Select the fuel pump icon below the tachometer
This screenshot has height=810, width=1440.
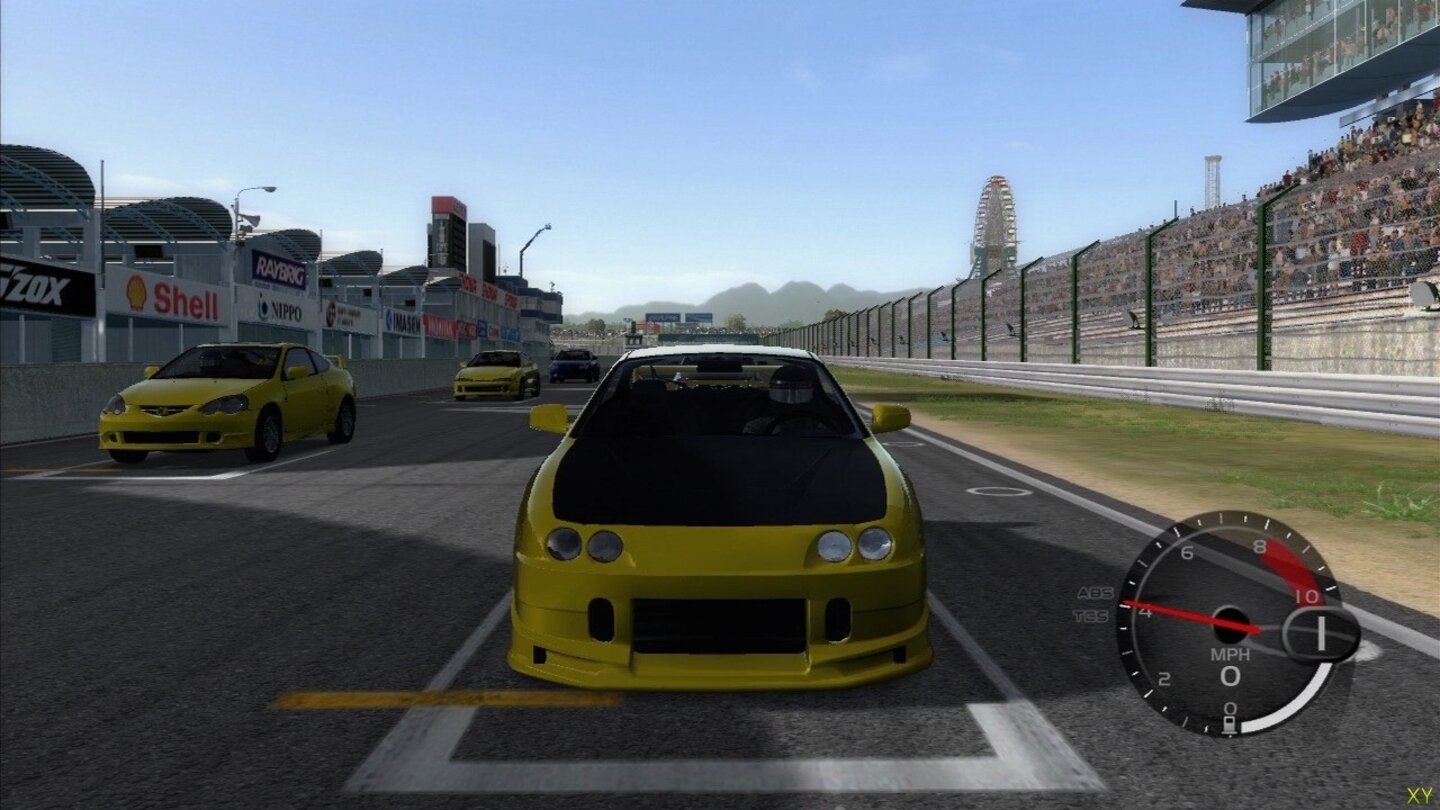pos(1230,722)
